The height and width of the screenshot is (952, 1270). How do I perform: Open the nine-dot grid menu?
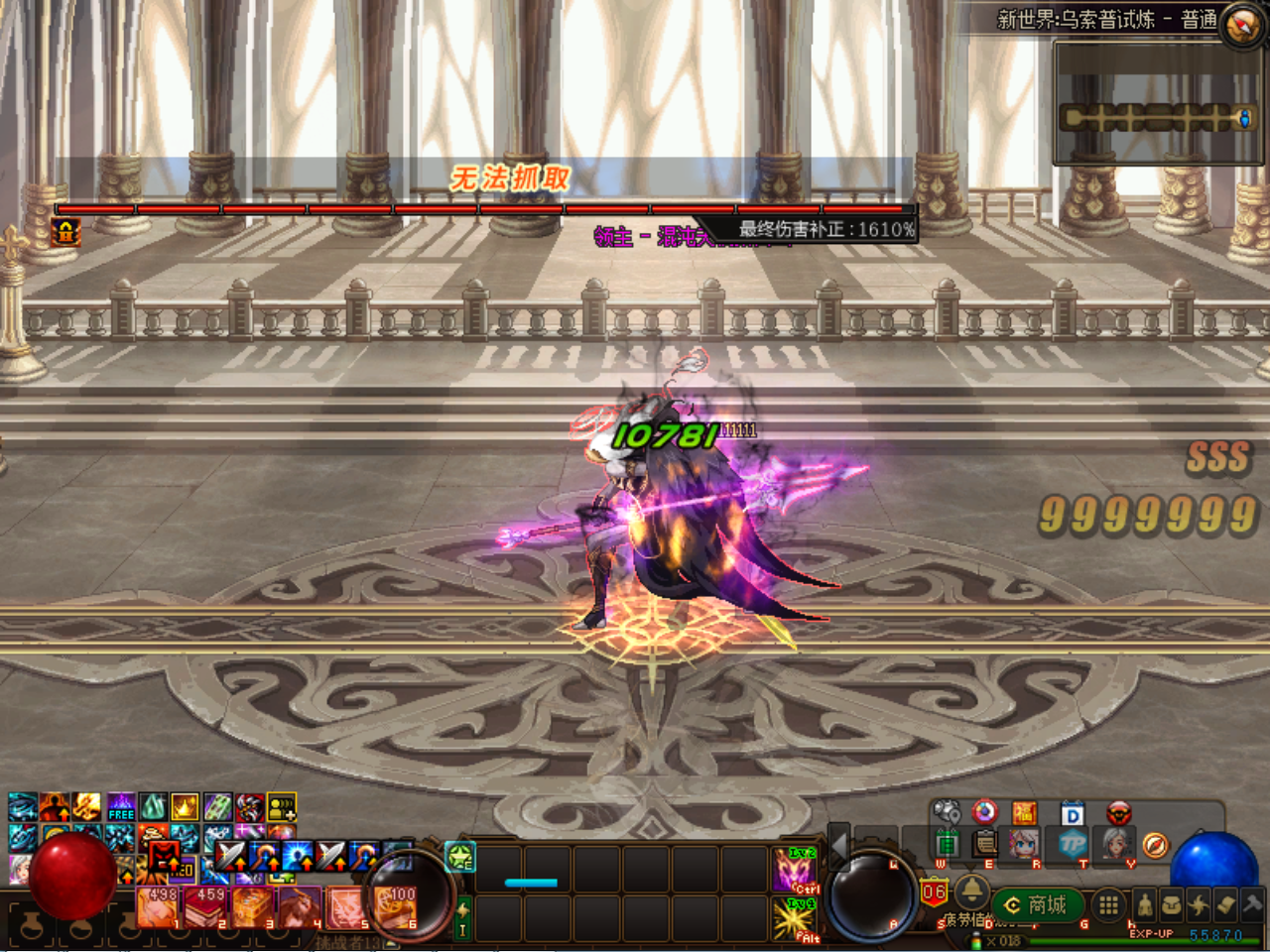point(1108,904)
